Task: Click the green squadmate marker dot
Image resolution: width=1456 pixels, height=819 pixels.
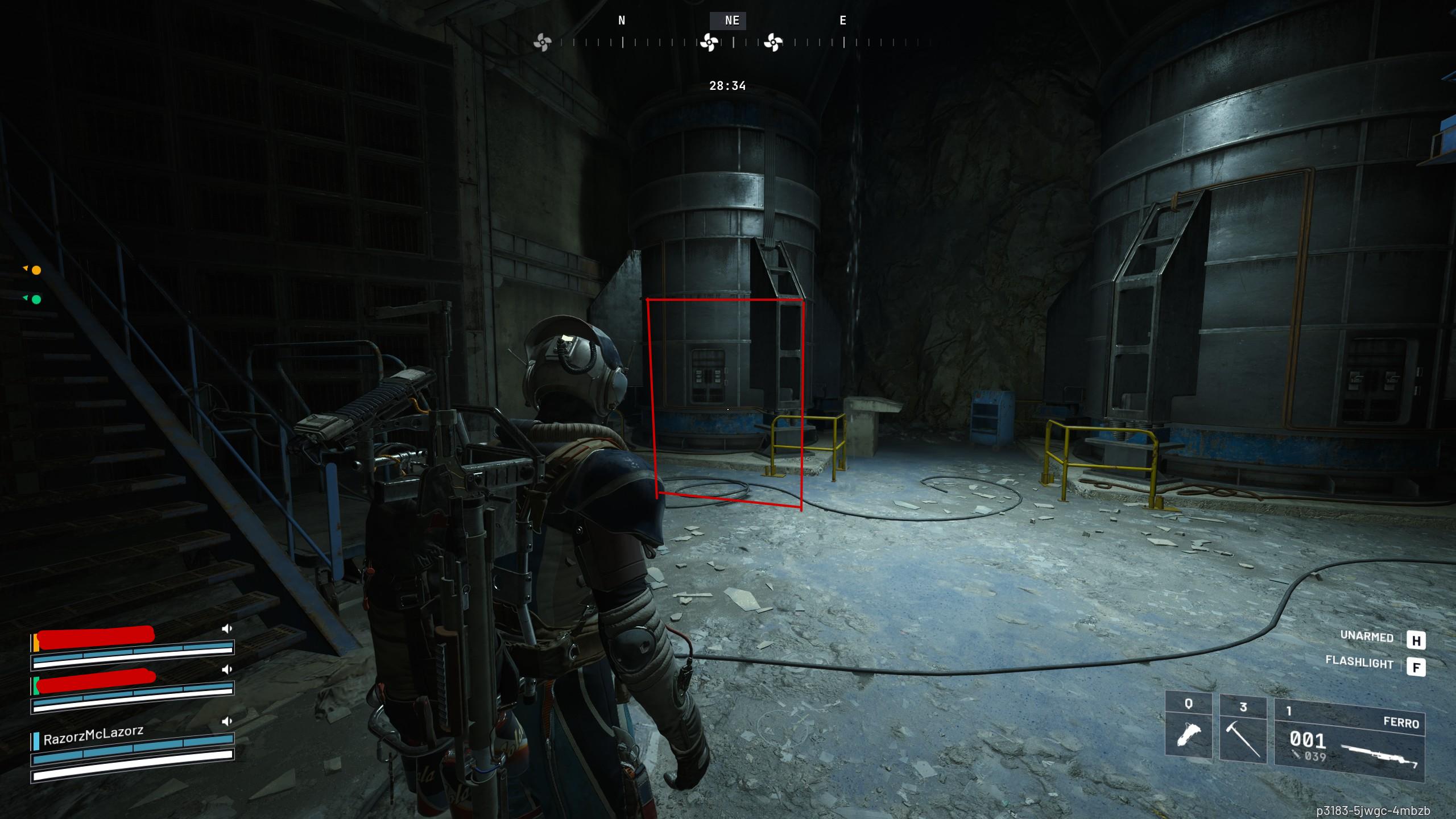Action: (x=36, y=300)
